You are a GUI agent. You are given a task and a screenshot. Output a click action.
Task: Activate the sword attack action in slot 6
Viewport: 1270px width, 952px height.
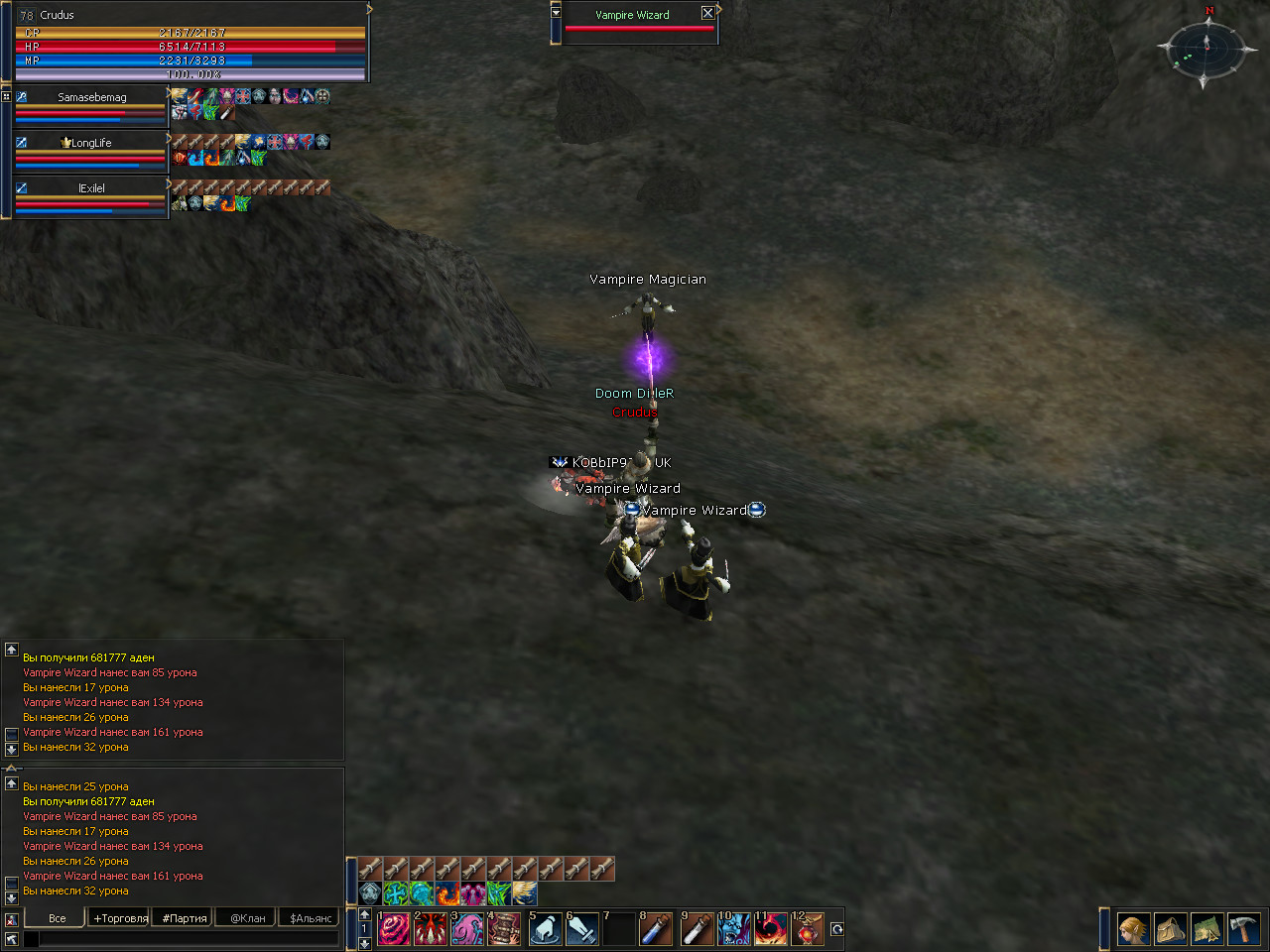tap(581, 929)
